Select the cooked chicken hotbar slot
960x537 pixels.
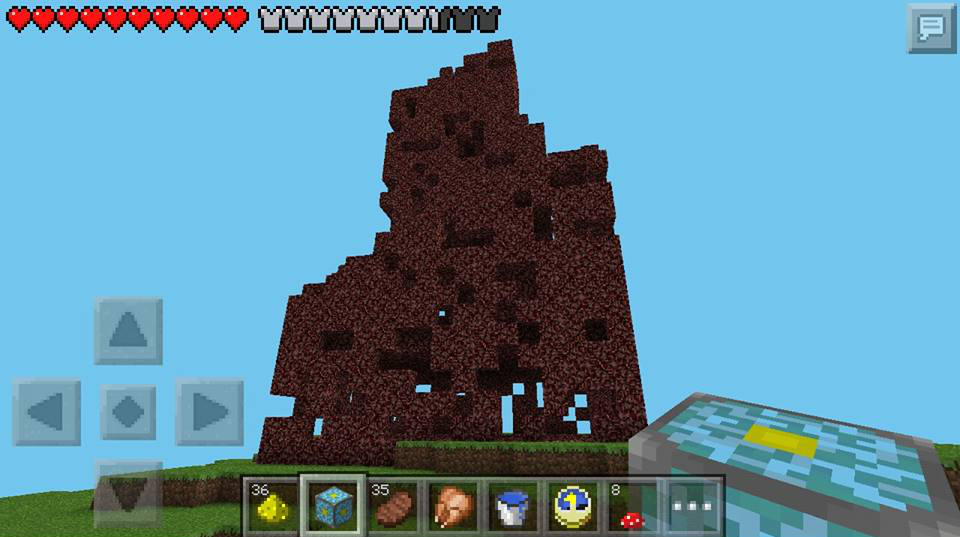[453, 505]
